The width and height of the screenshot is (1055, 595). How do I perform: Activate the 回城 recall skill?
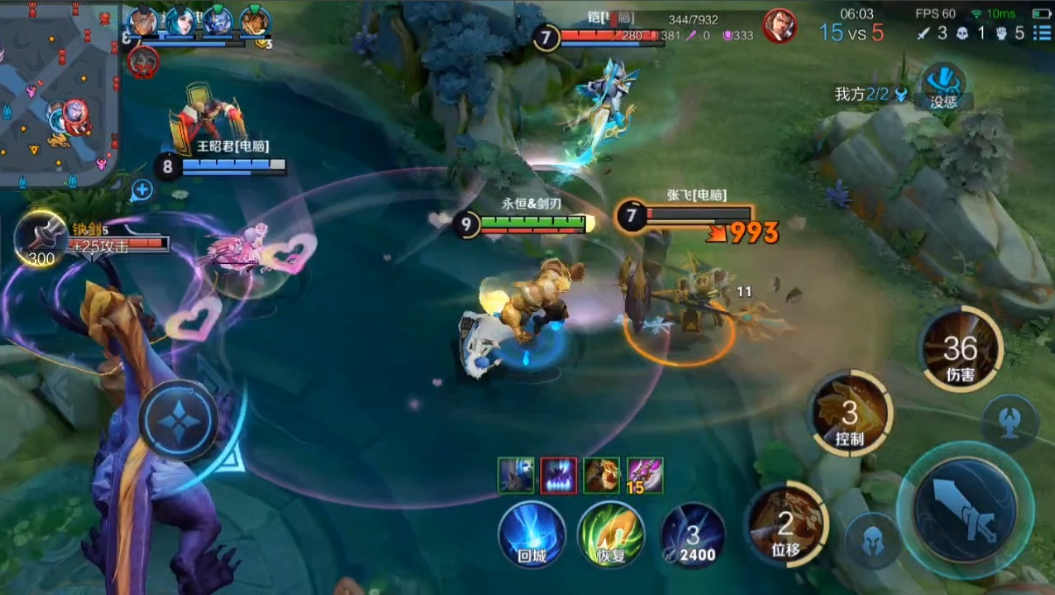532,532
